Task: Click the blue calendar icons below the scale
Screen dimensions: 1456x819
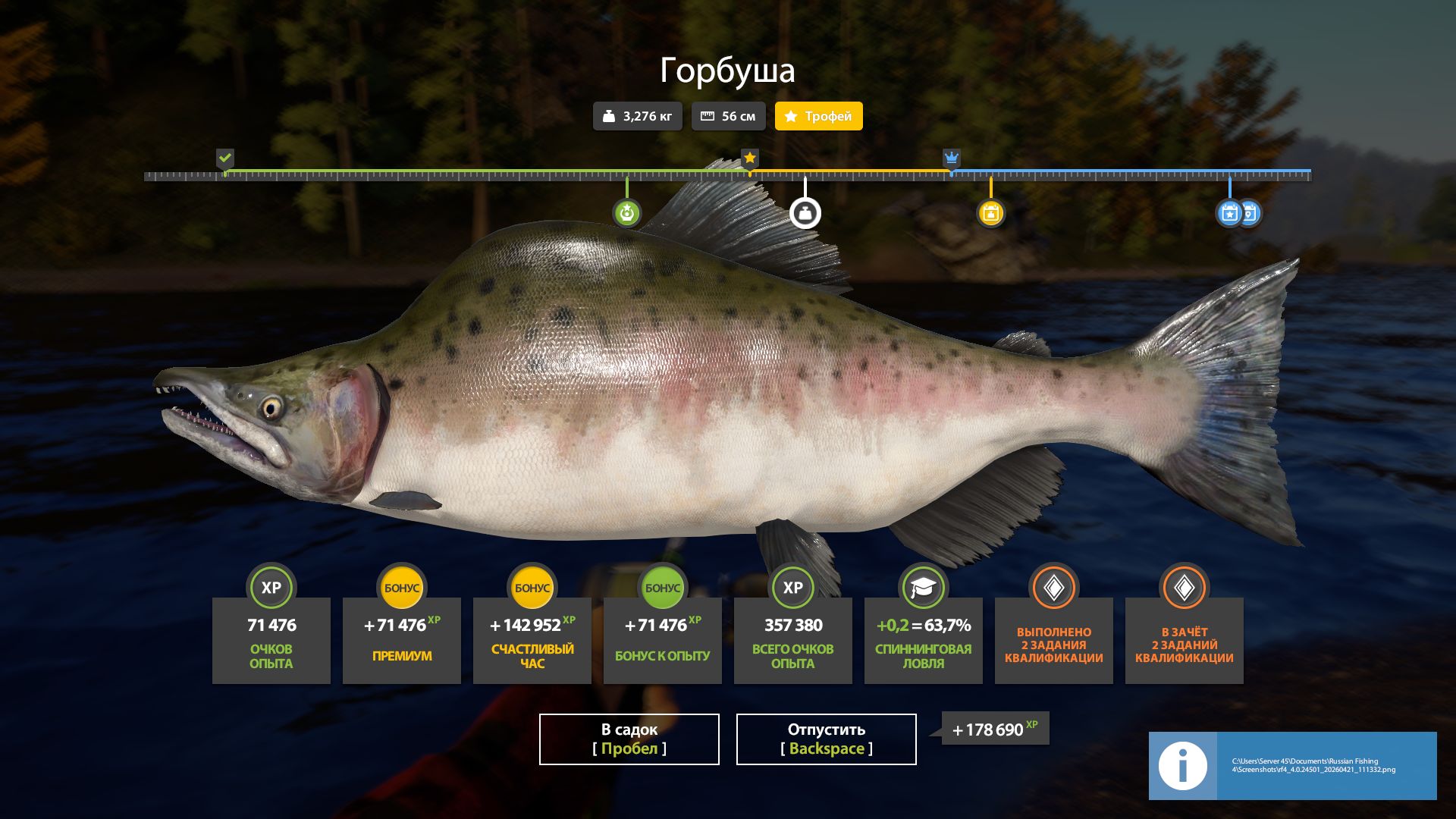Action: point(1238,213)
